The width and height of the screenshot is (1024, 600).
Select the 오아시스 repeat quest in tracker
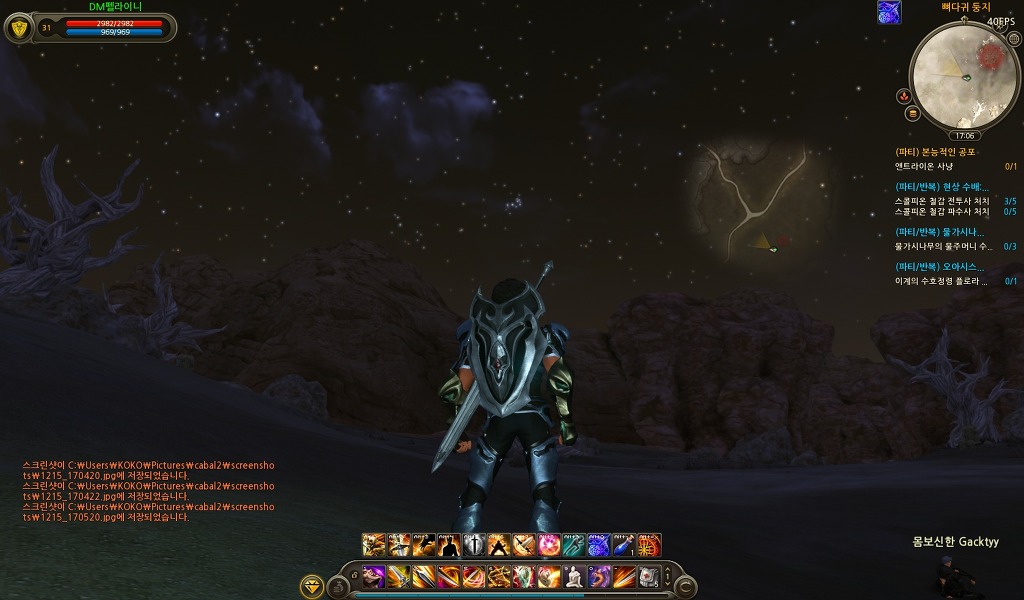(940, 267)
